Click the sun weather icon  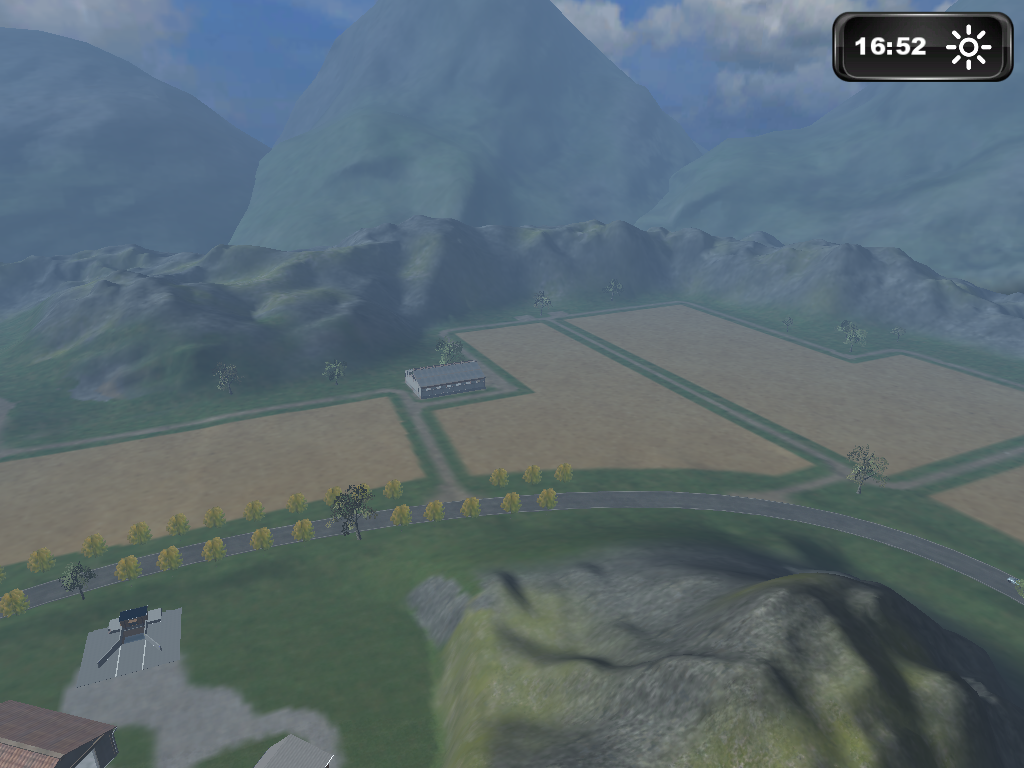(x=968, y=47)
